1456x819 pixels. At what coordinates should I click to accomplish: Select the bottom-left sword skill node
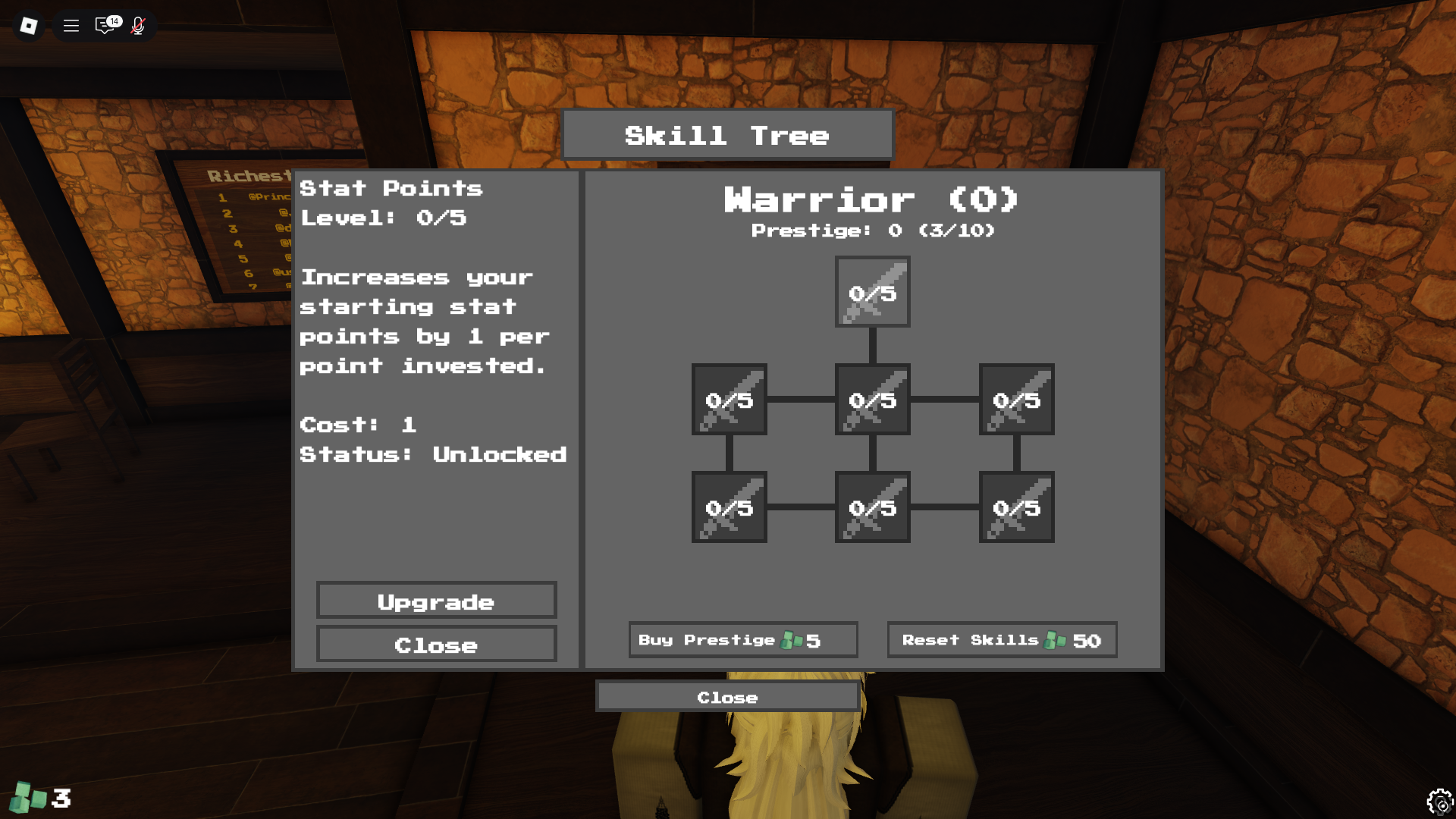coord(728,508)
